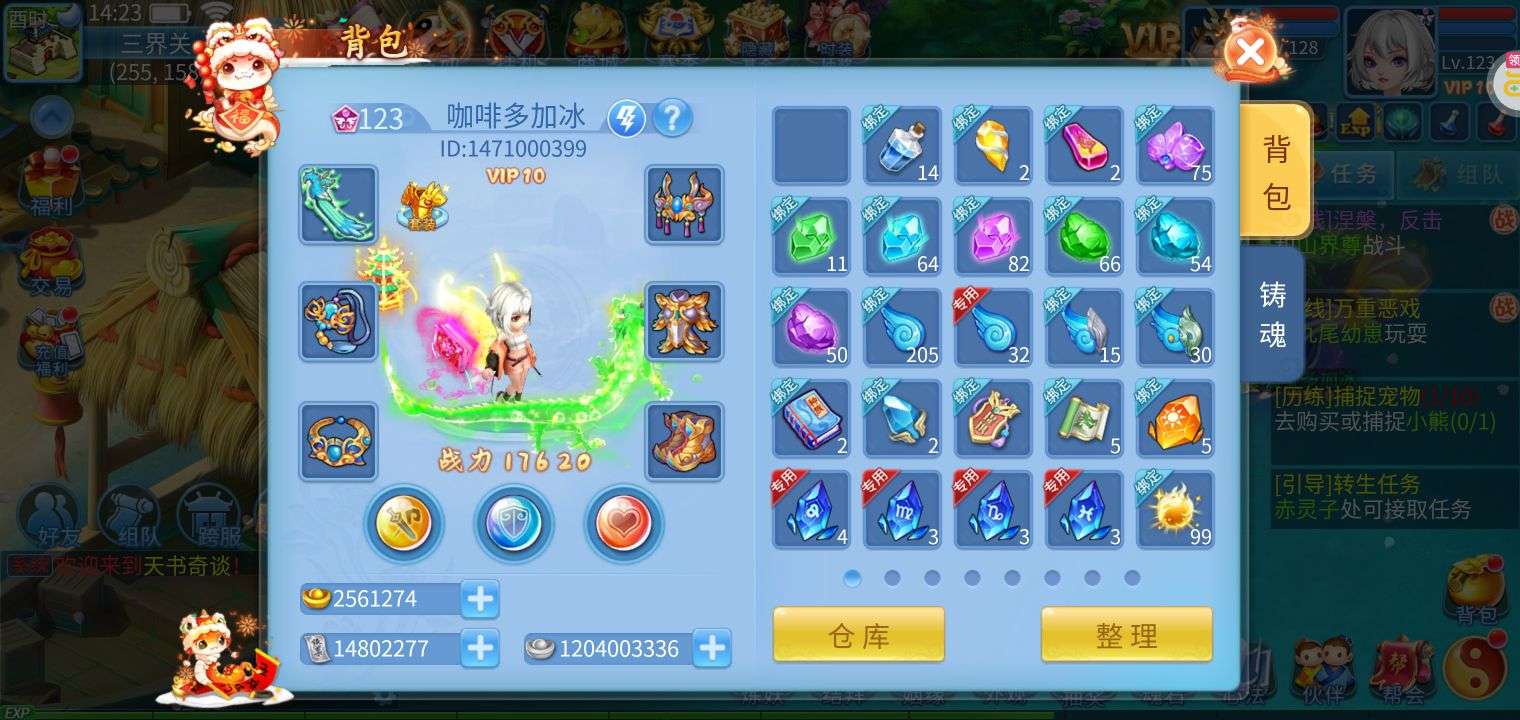Select the pink gem stack of 82

tap(993, 237)
